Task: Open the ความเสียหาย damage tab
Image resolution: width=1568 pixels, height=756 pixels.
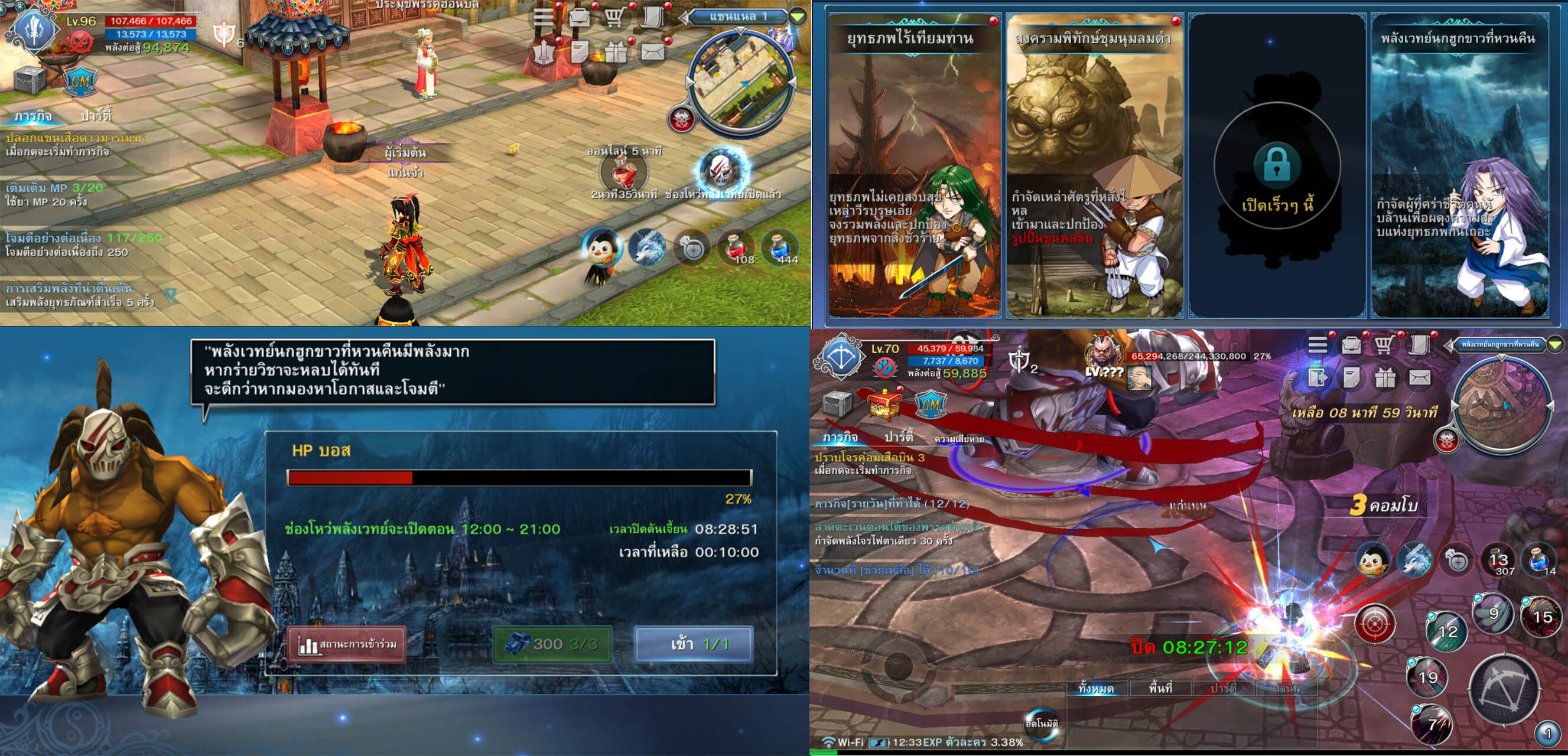Action: pos(959,439)
